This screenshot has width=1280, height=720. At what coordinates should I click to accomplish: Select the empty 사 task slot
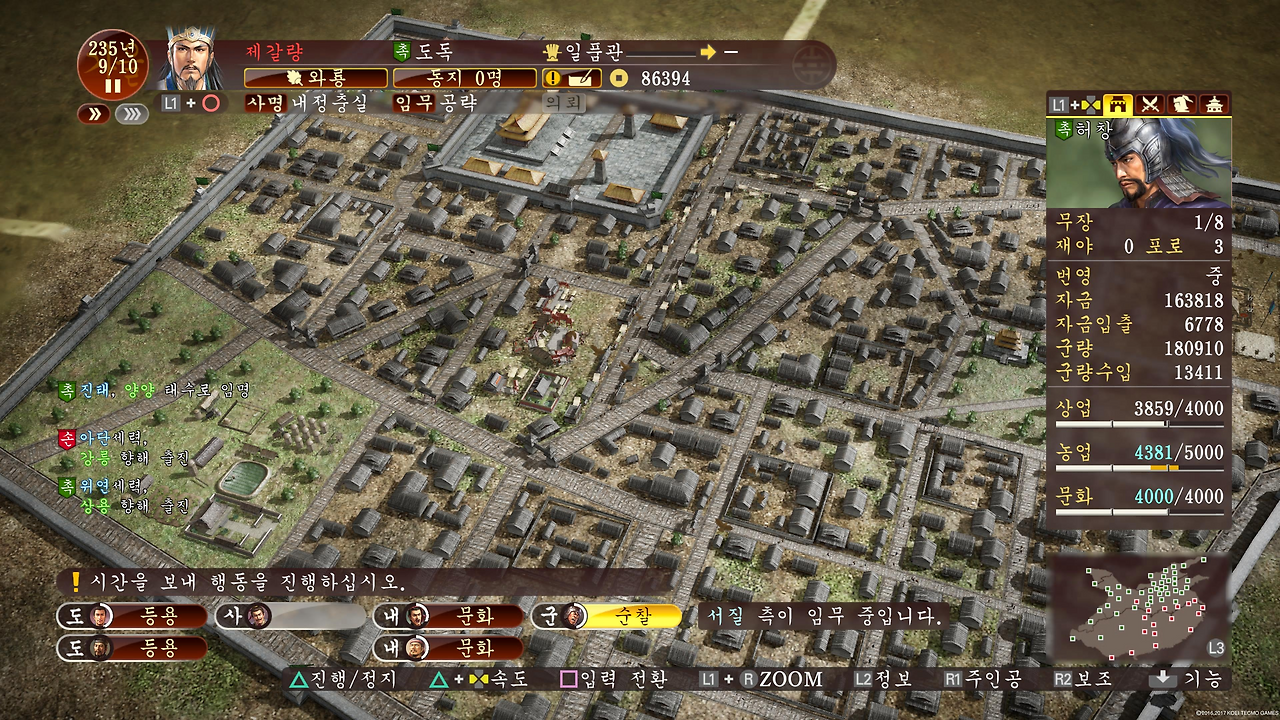pos(291,617)
